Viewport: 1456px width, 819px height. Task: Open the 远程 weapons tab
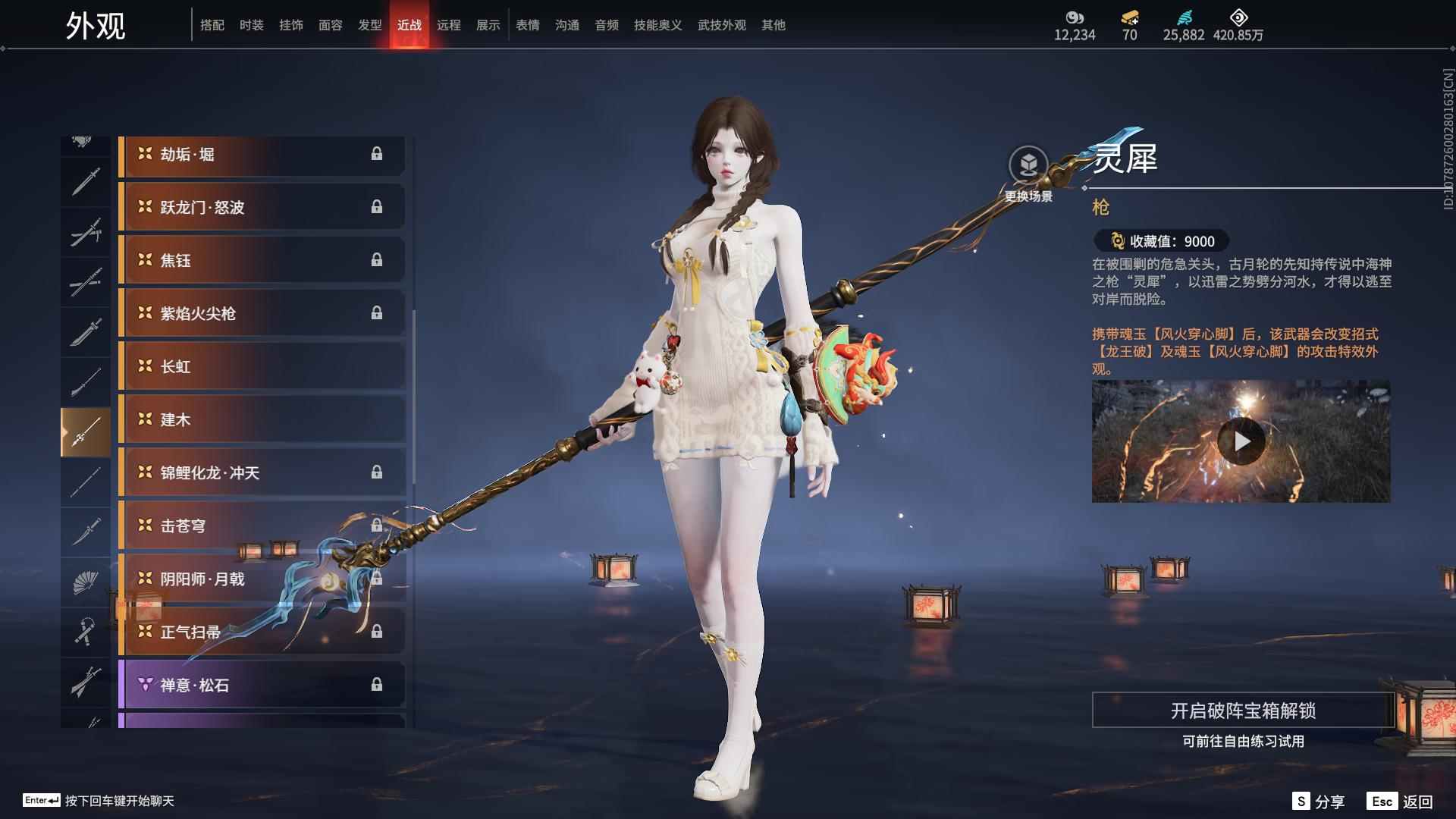[x=449, y=25]
